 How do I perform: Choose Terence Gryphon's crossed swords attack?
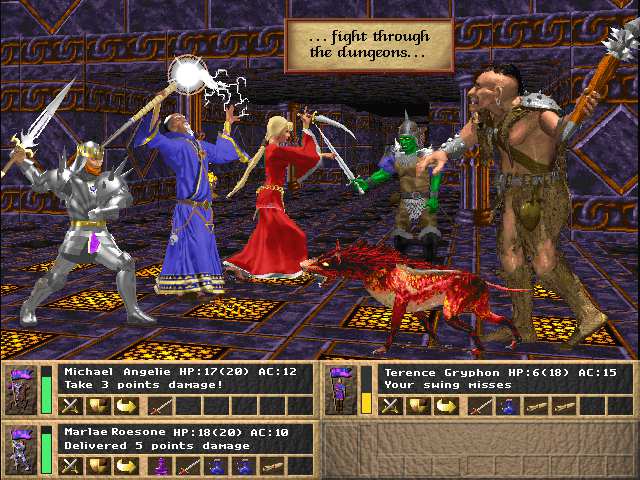coord(391,406)
